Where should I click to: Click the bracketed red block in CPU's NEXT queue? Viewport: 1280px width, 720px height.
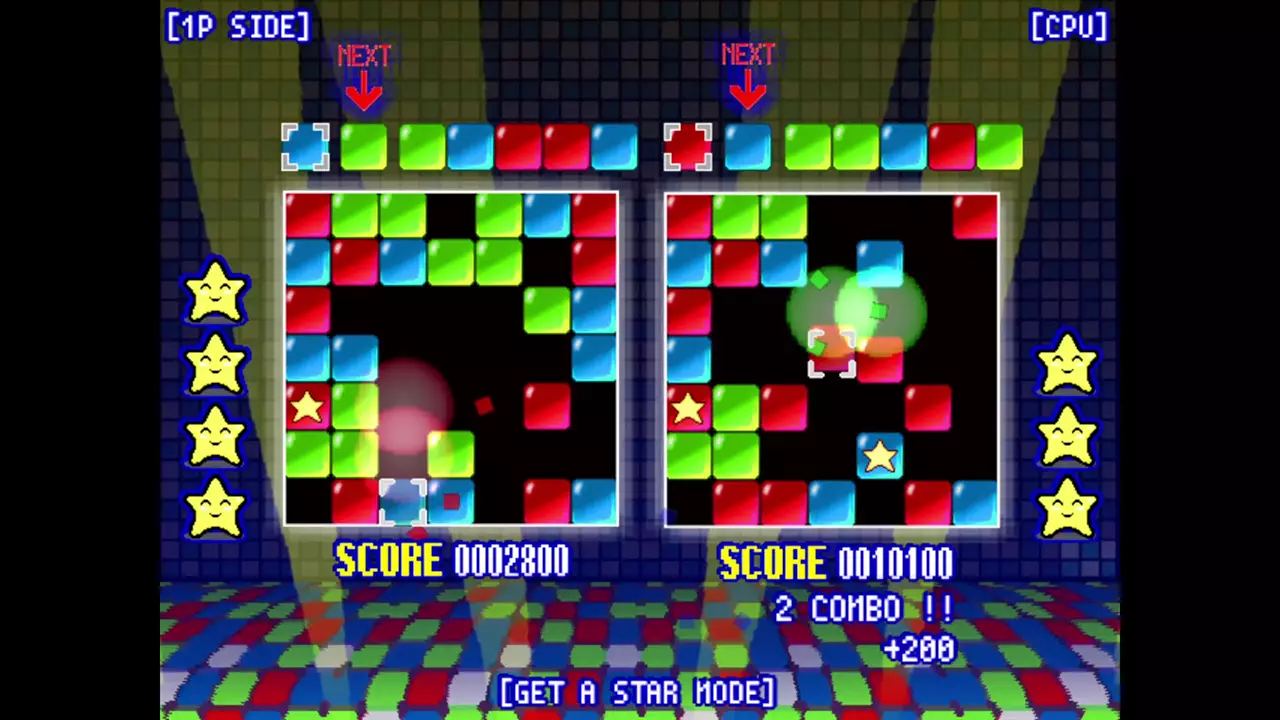pyautogui.click(x=688, y=147)
